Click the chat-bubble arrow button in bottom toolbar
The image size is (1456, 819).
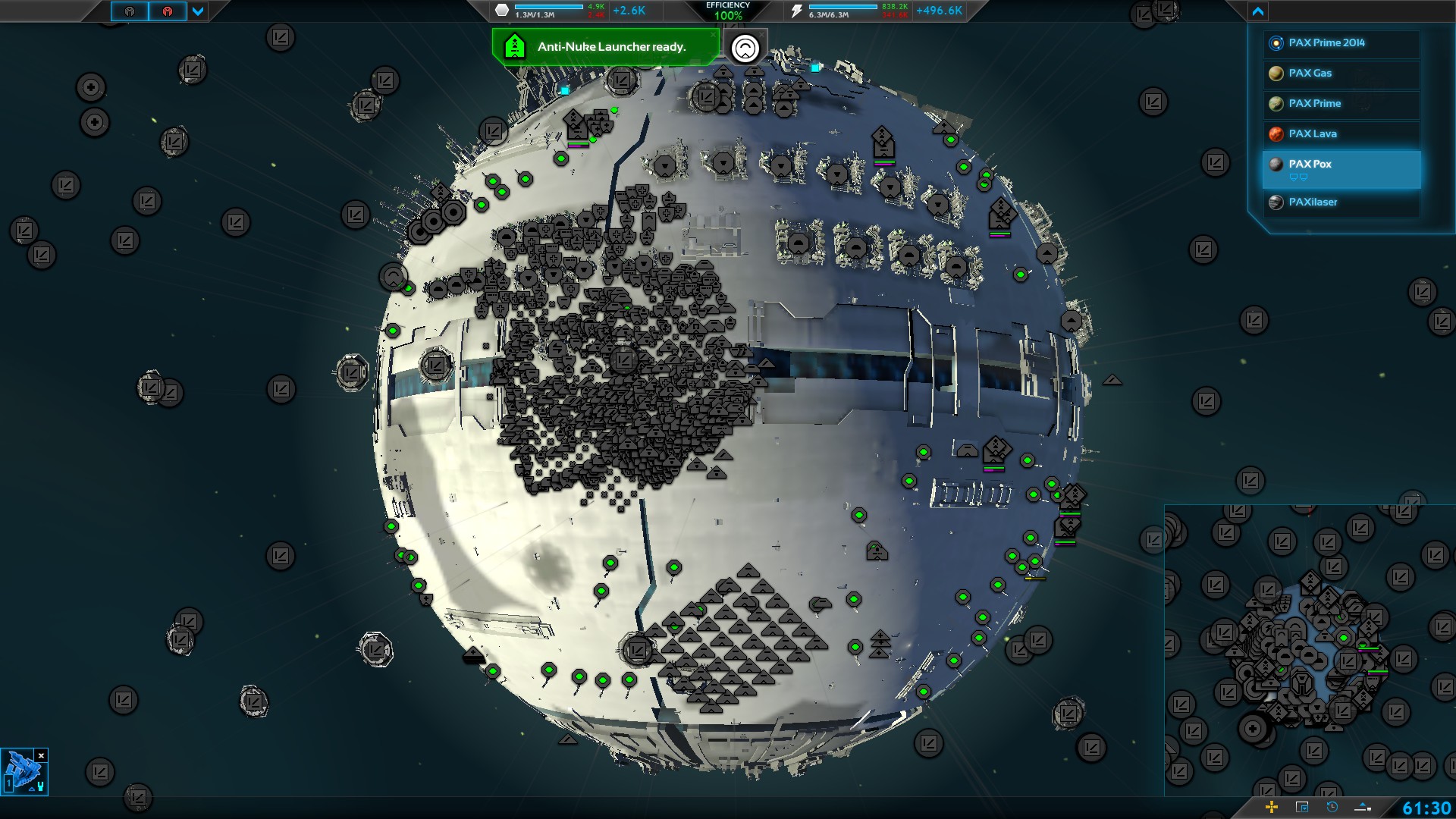coord(1363,807)
